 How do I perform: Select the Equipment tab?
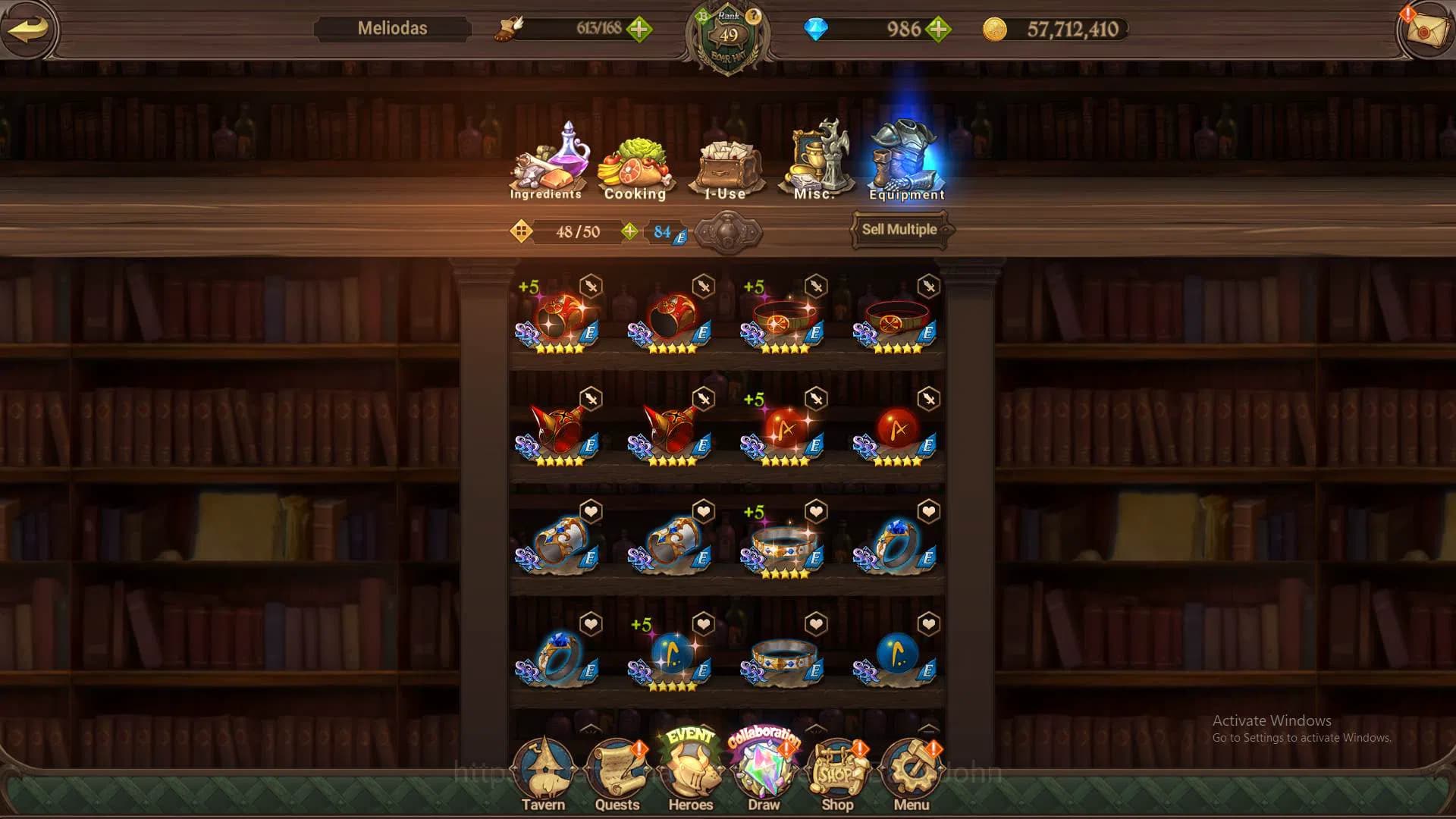tap(907, 162)
